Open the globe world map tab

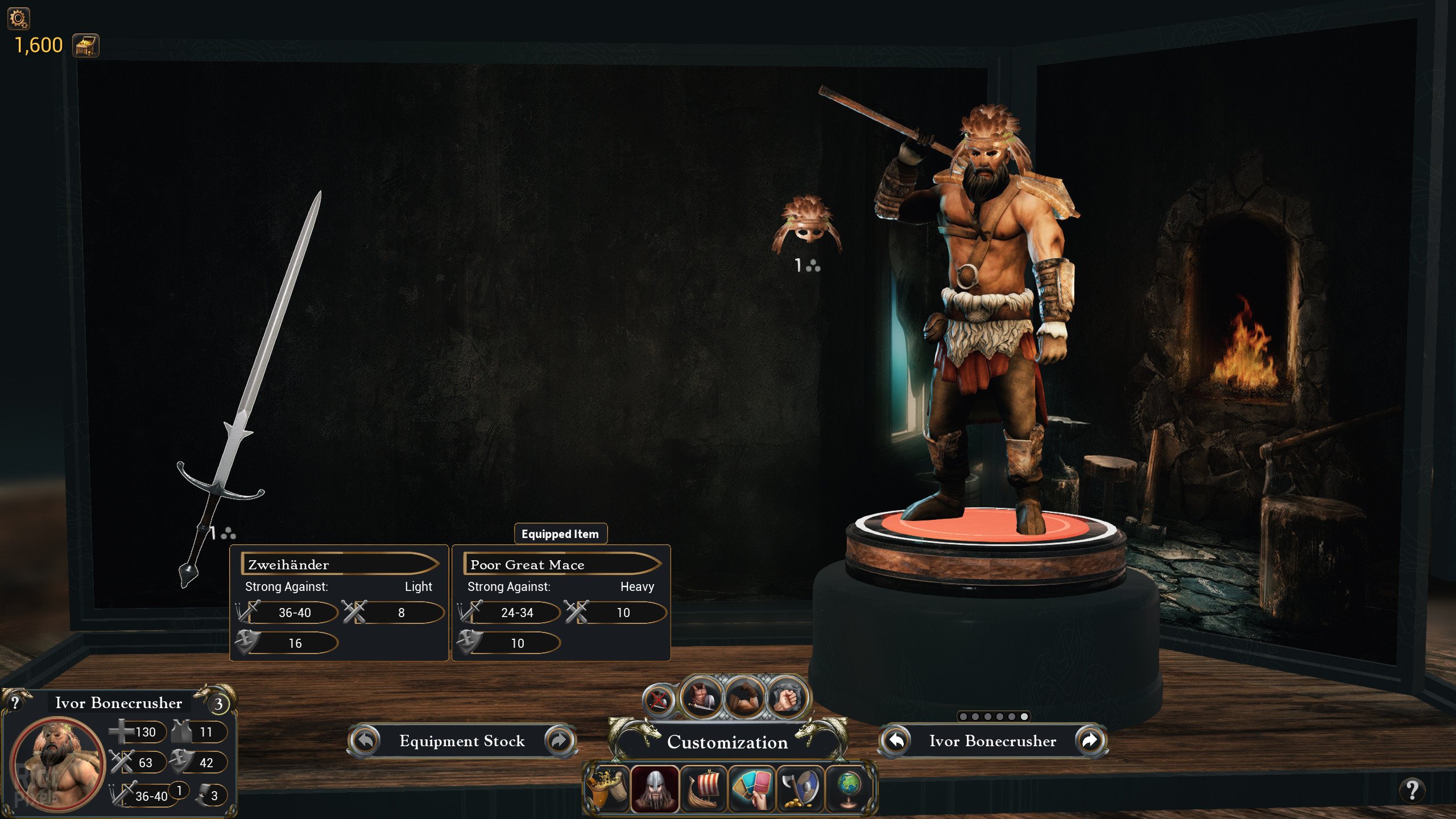click(849, 788)
